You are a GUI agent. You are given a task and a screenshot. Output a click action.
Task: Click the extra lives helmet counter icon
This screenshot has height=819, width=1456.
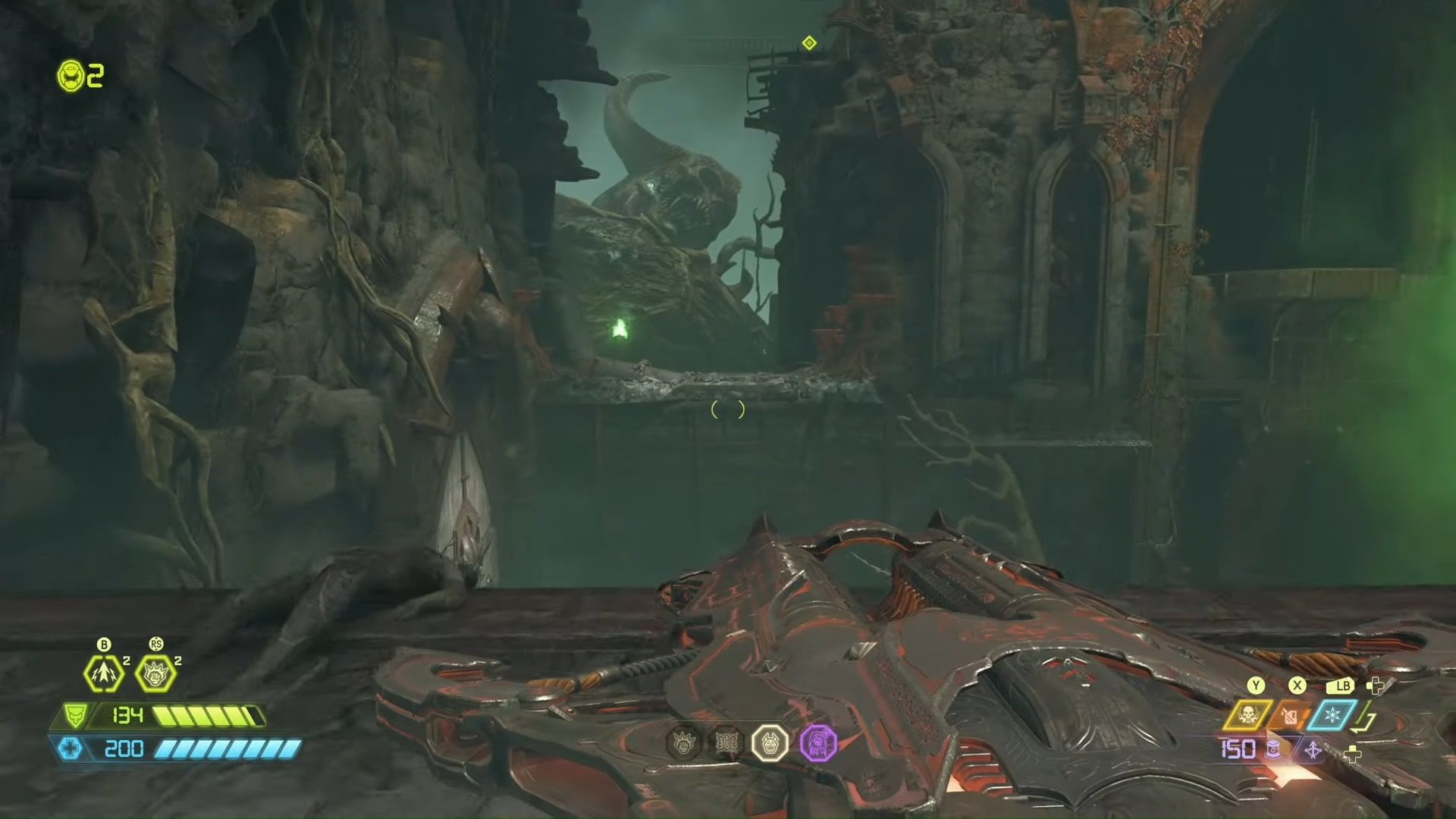coord(71,76)
